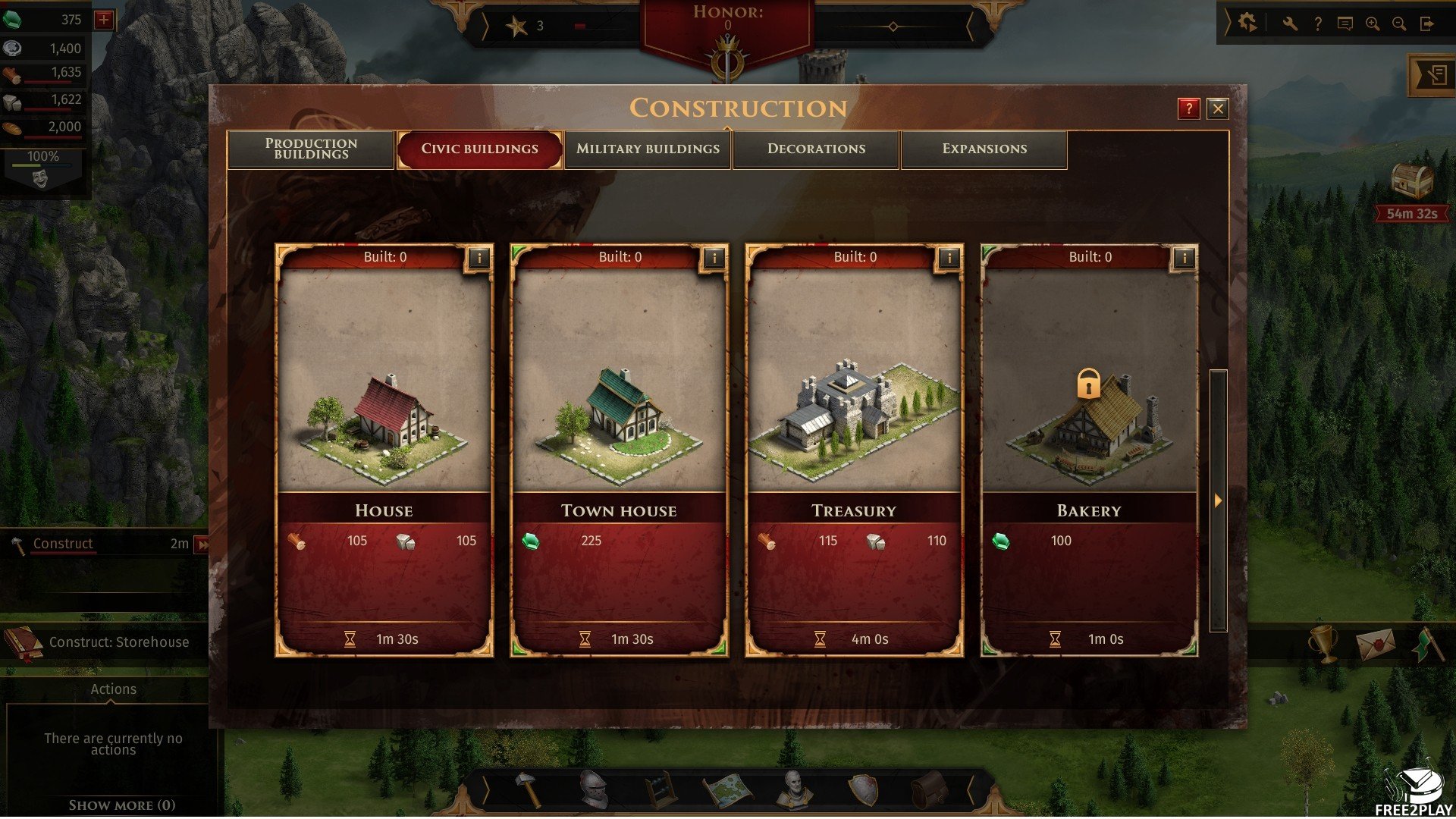Viewport: 1456px width, 819px height.
Task: Open the timed treasure chest reward
Action: 1412,182
